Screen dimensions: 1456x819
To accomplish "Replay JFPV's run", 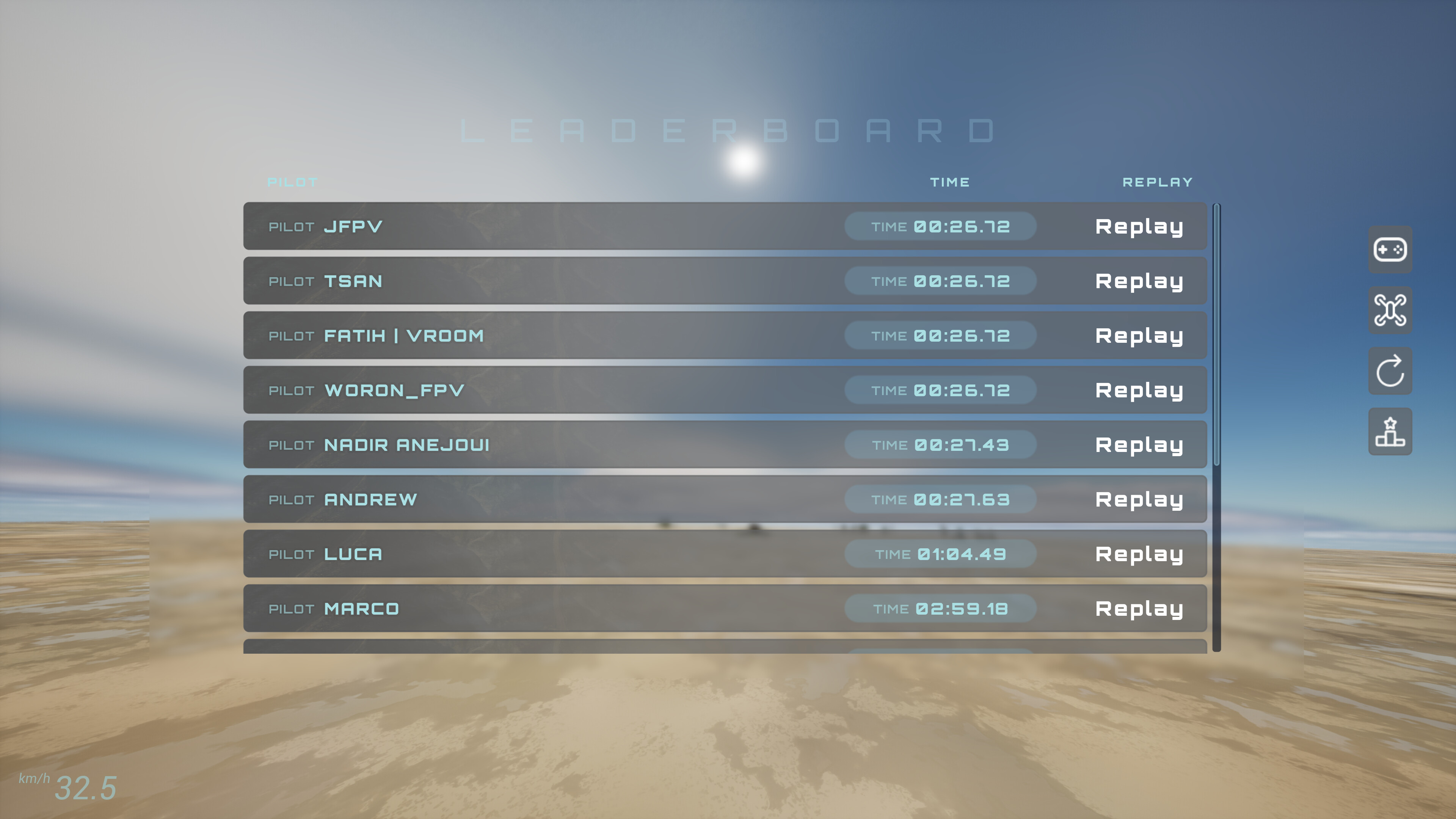I will tap(1139, 226).
